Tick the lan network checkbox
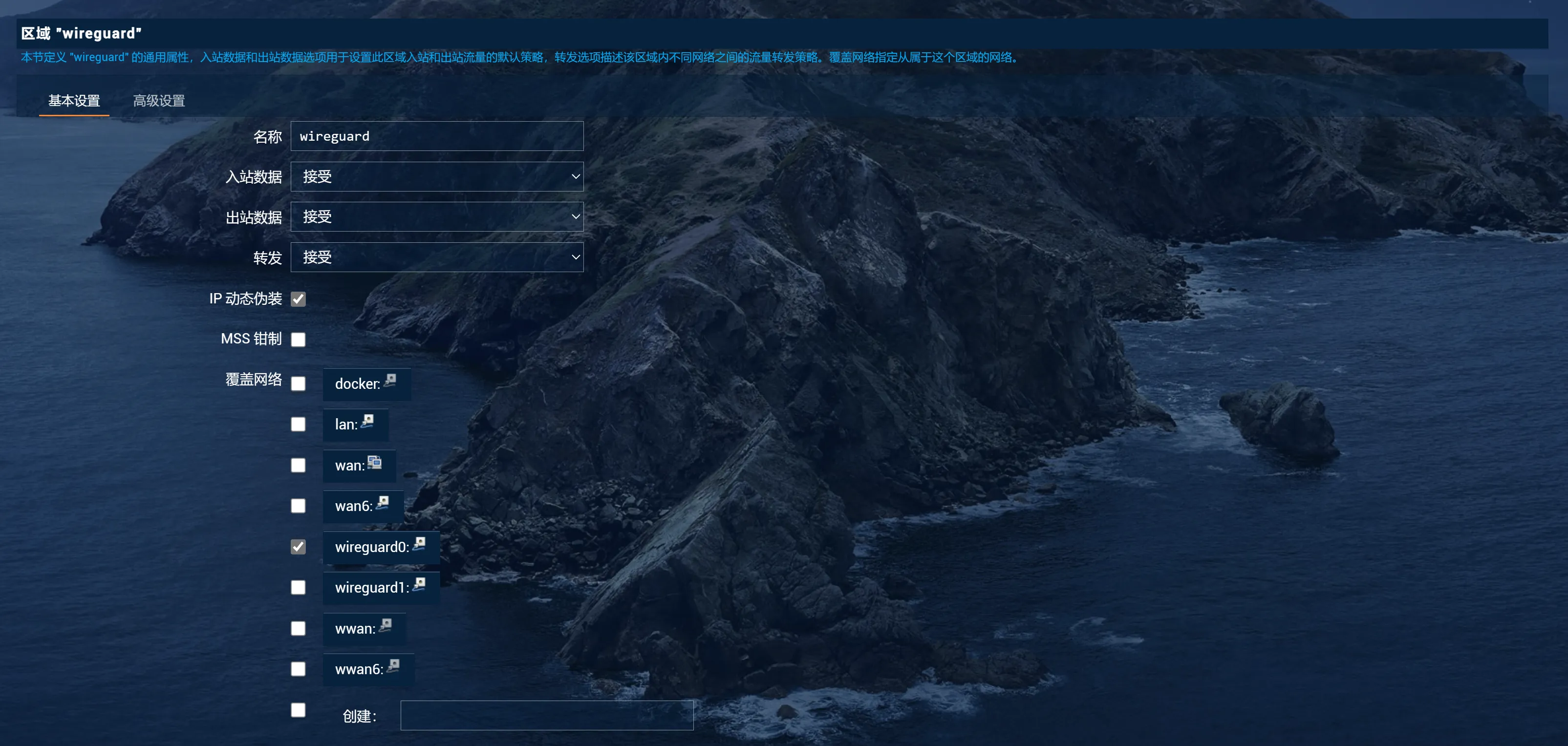 tap(298, 424)
